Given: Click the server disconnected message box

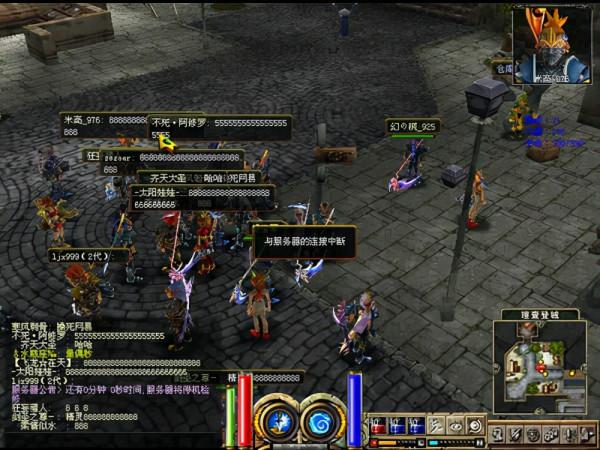Looking at the screenshot, I should (304, 241).
